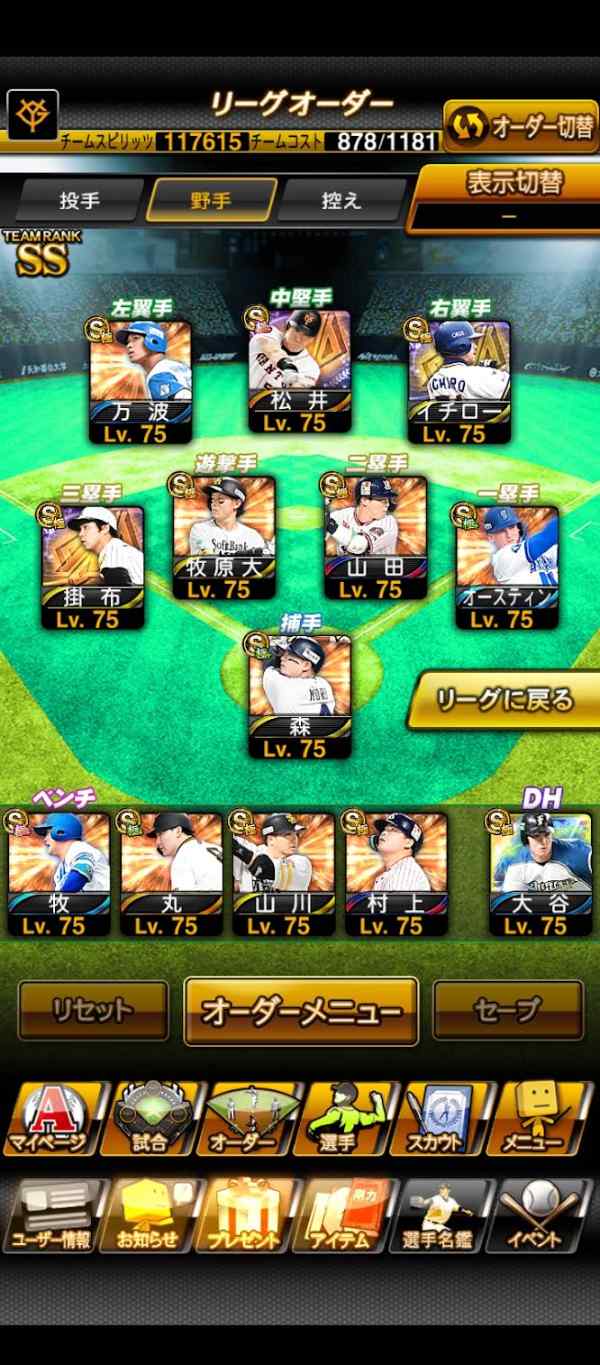The height and width of the screenshot is (1365, 600).
Task: Select first baseman オースティン card
Action: (x=507, y=567)
